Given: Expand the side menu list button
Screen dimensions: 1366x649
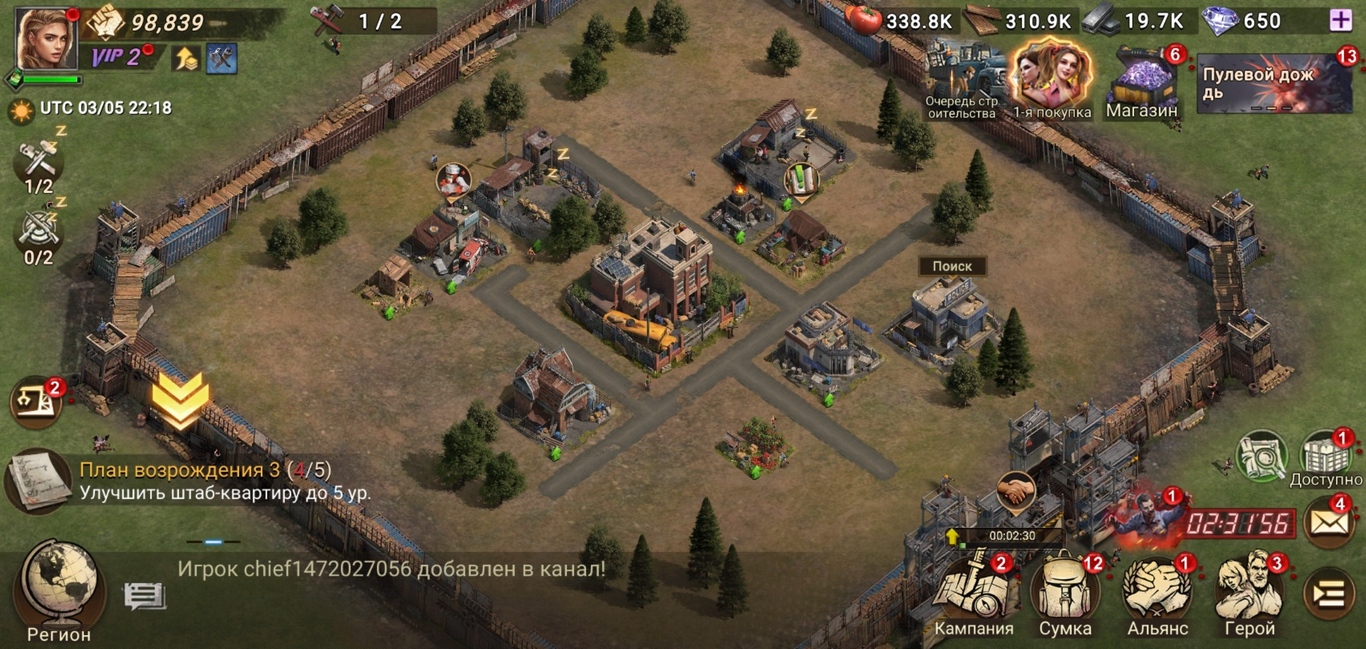Looking at the screenshot, I should coord(1330,595).
